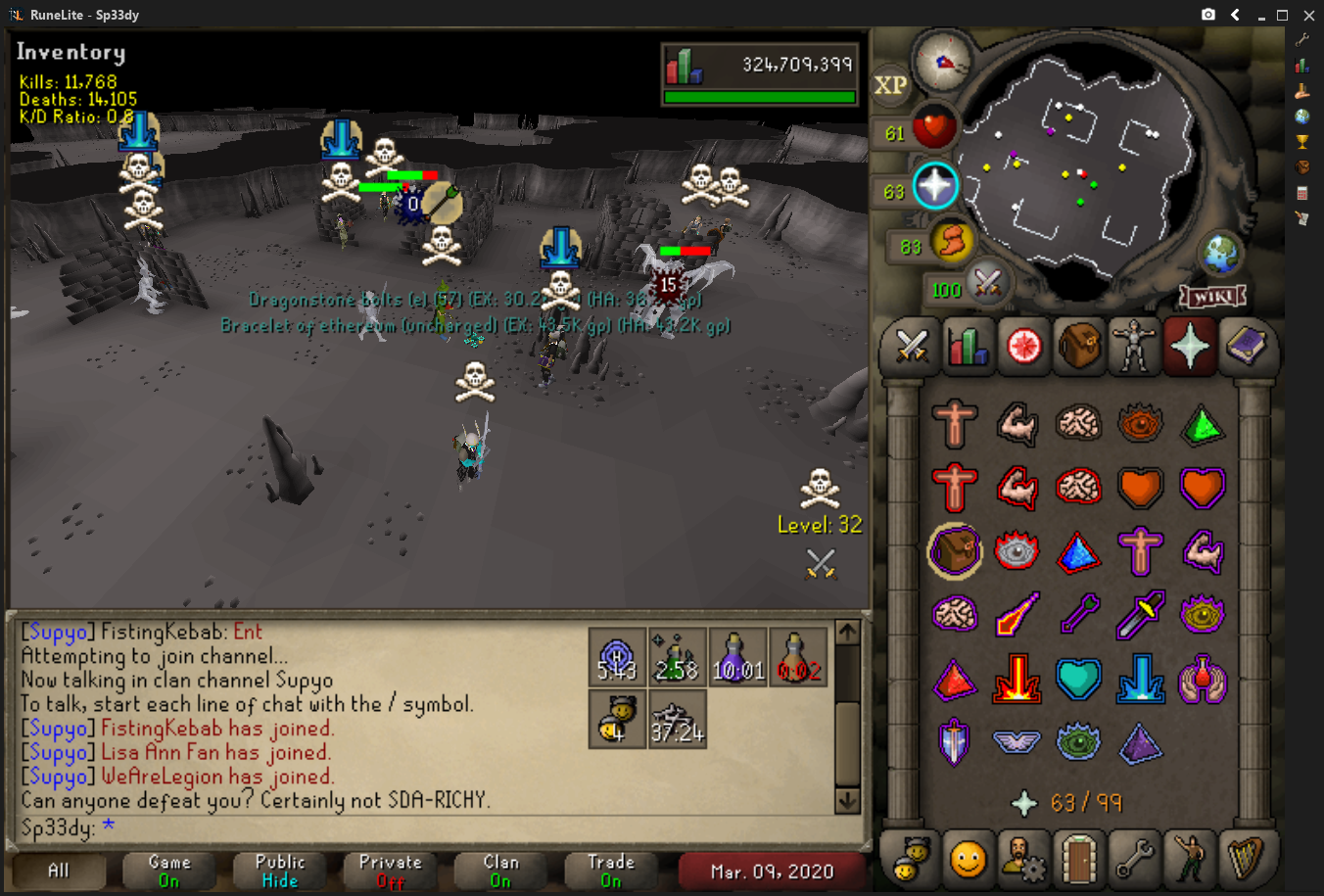Open the Inventory backpack tab
Image resolution: width=1324 pixels, height=896 pixels.
click(x=1078, y=347)
